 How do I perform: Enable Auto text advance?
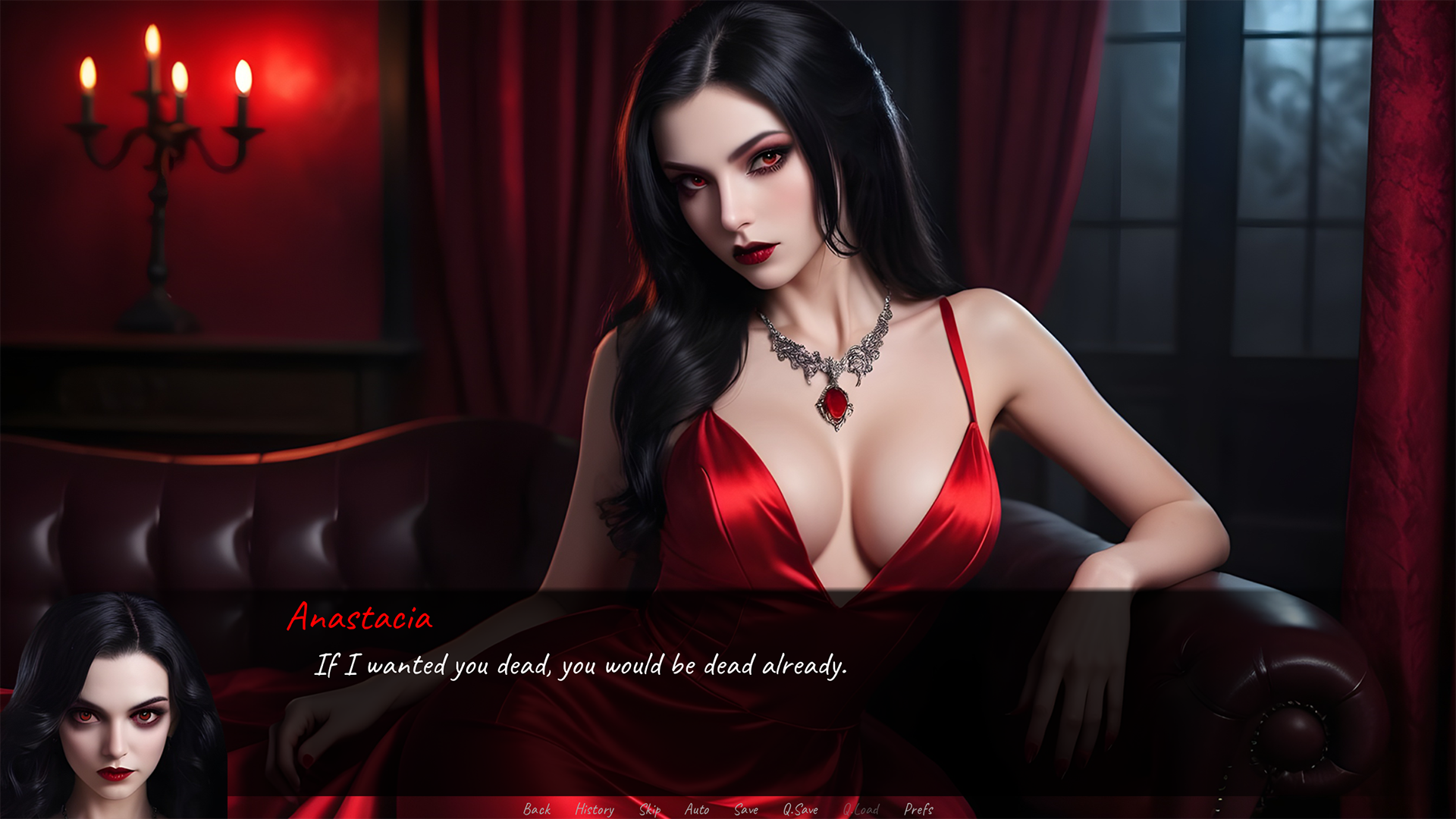[x=697, y=810]
